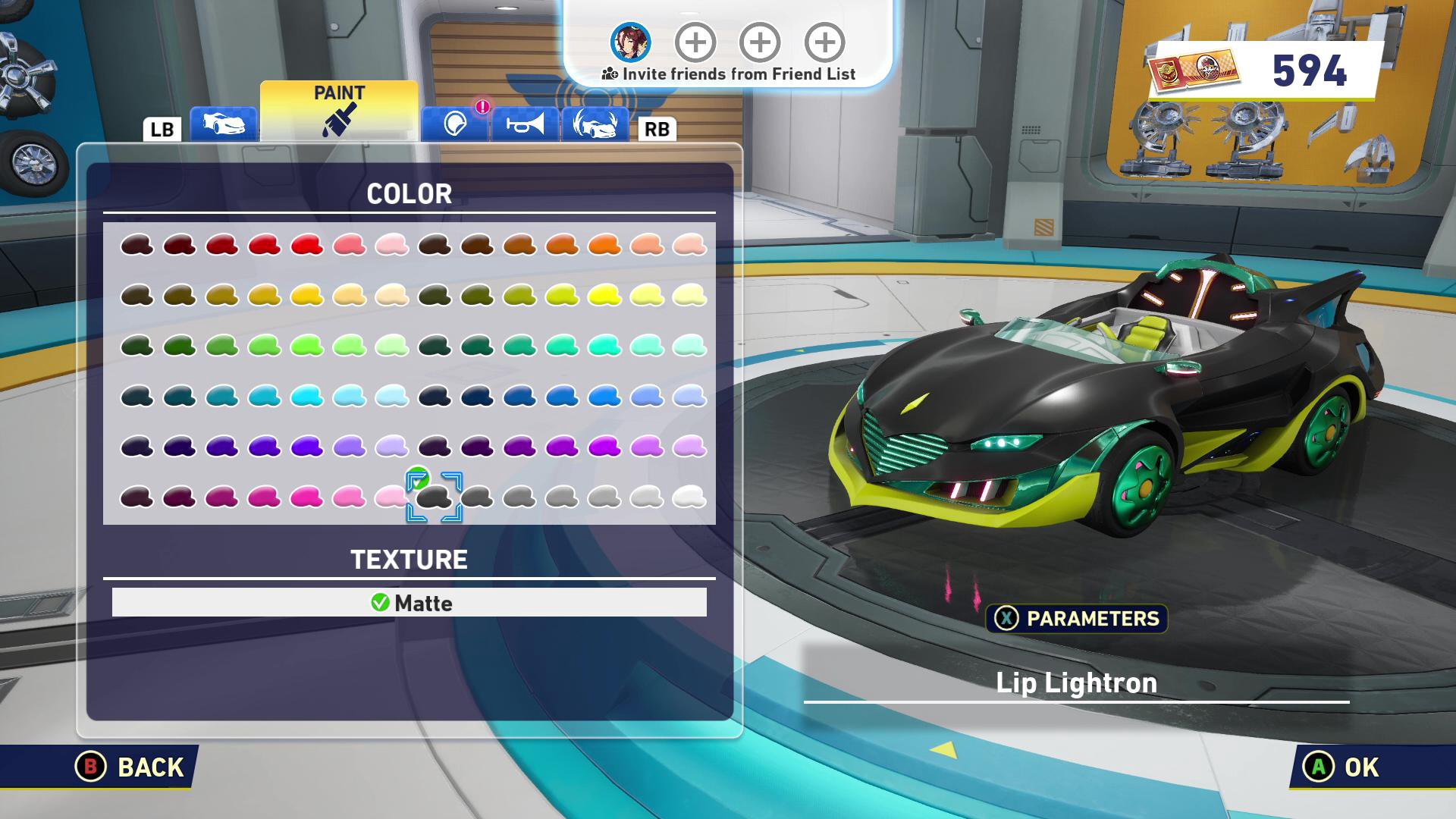Choose the bright red paint swatch
The width and height of the screenshot is (1456, 819).
click(307, 245)
